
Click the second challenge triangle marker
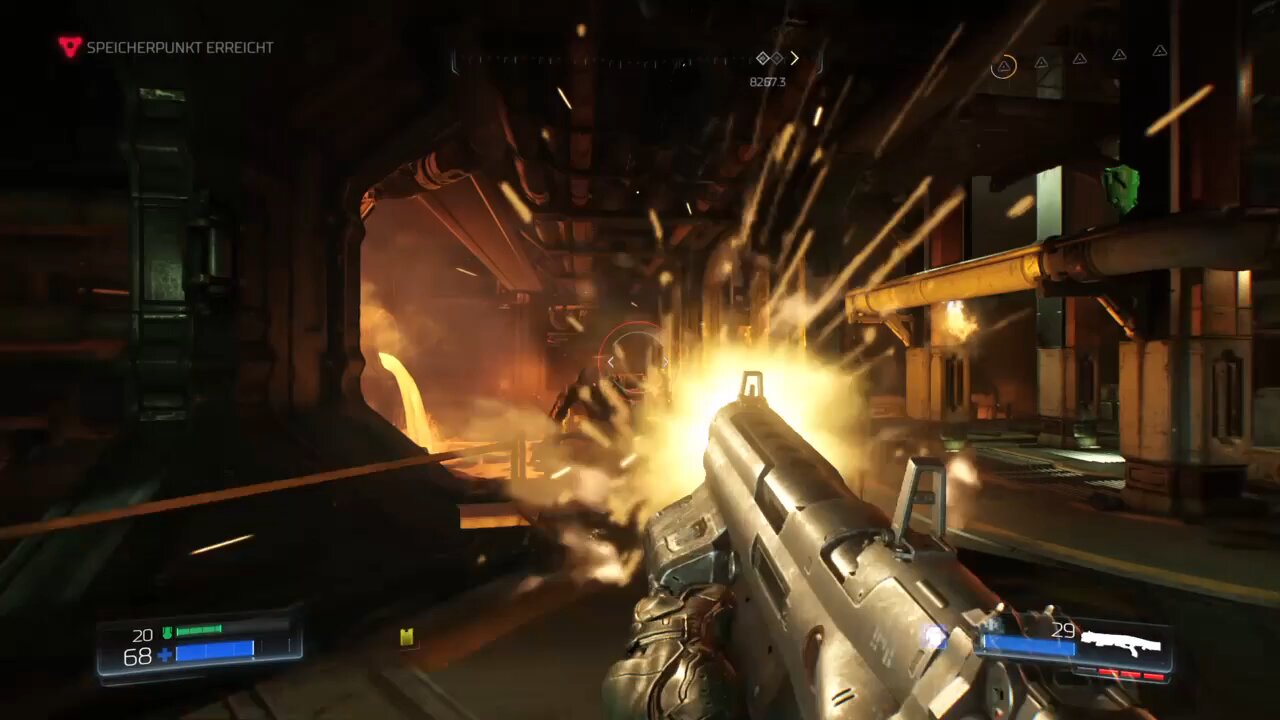pyautogui.click(x=1041, y=62)
